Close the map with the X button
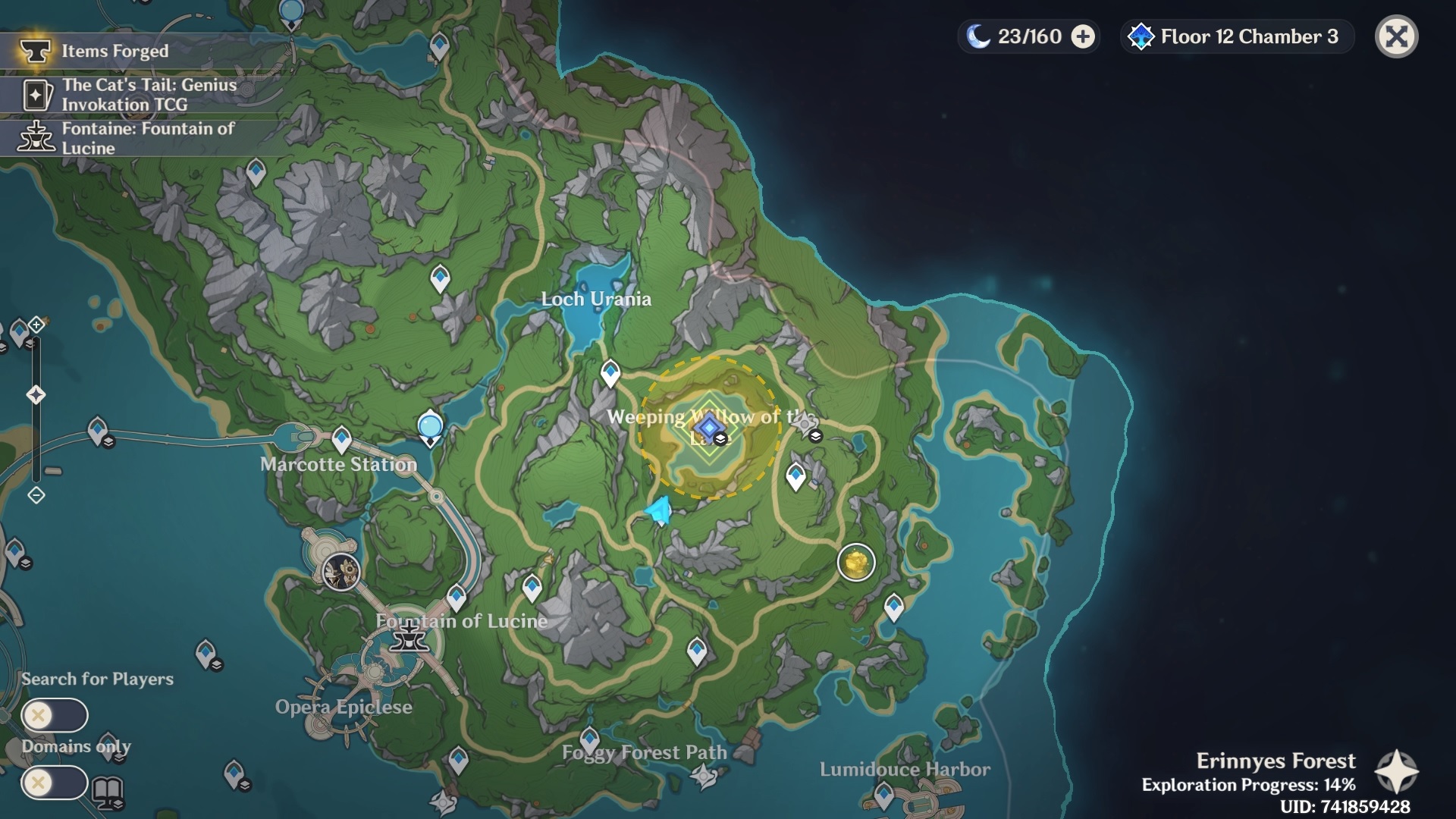1456x819 pixels. coord(1396,36)
